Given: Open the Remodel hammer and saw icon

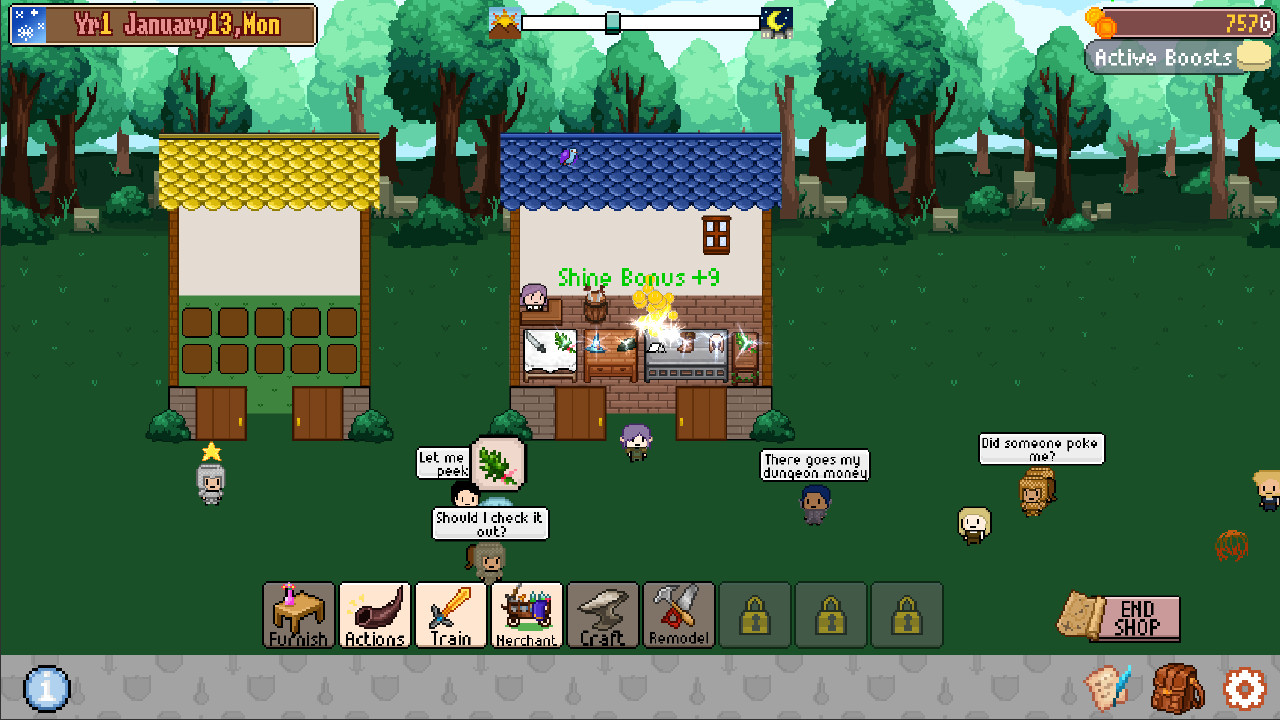Looking at the screenshot, I should [677, 615].
